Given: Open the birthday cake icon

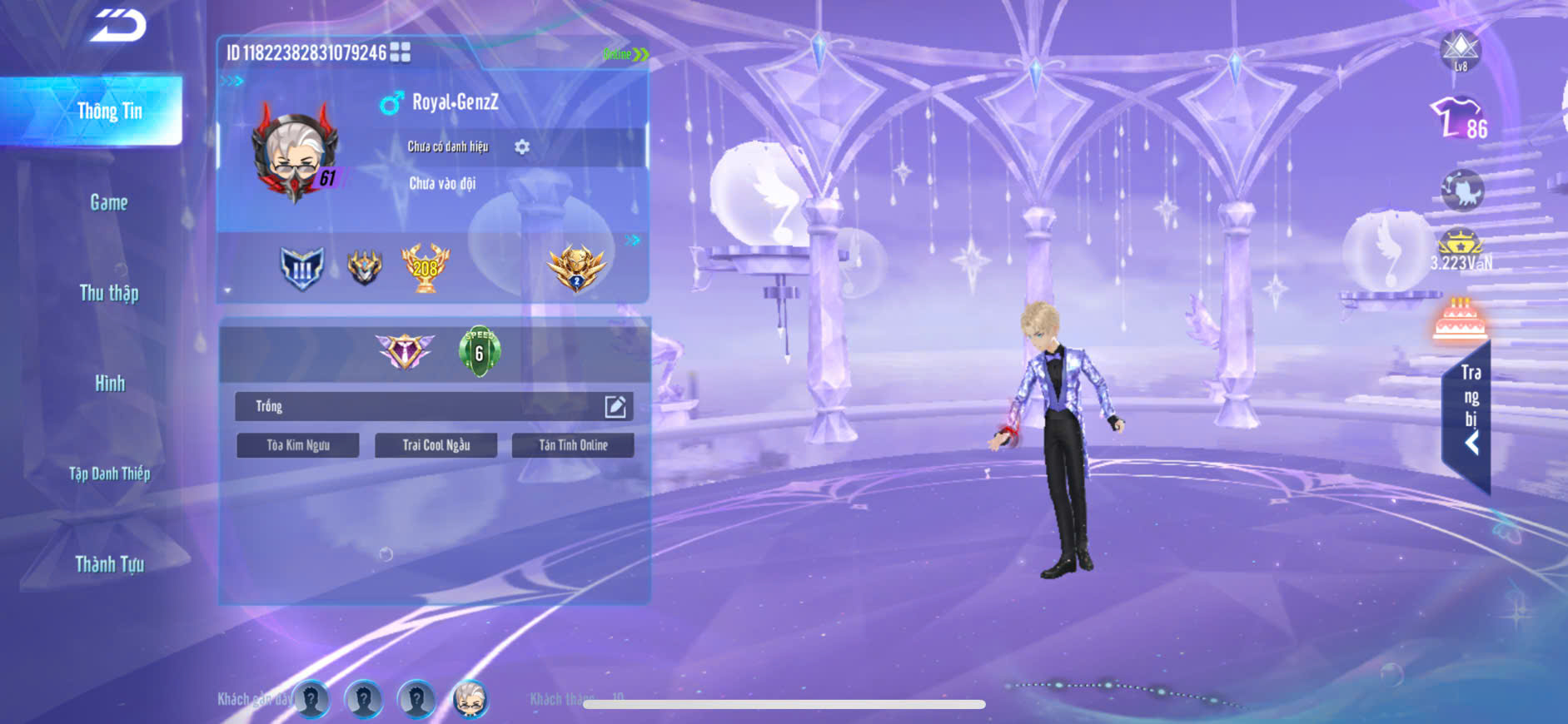Looking at the screenshot, I should tap(1460, 320).
